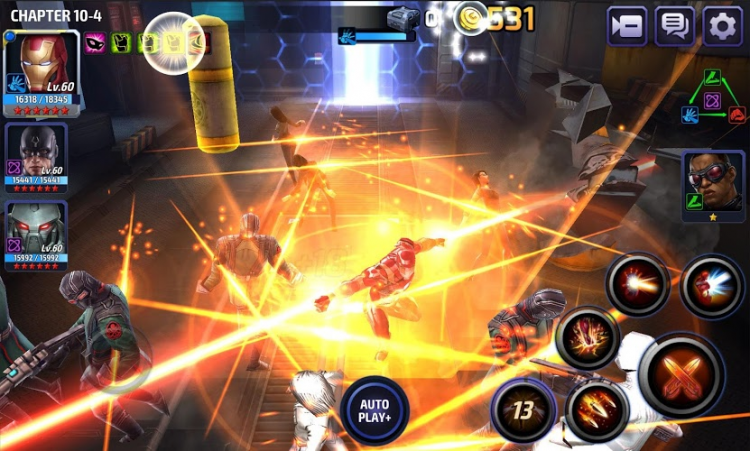Activate the repulsor beam blast skill
Viewport: 750px width, 451px height.
638,283
